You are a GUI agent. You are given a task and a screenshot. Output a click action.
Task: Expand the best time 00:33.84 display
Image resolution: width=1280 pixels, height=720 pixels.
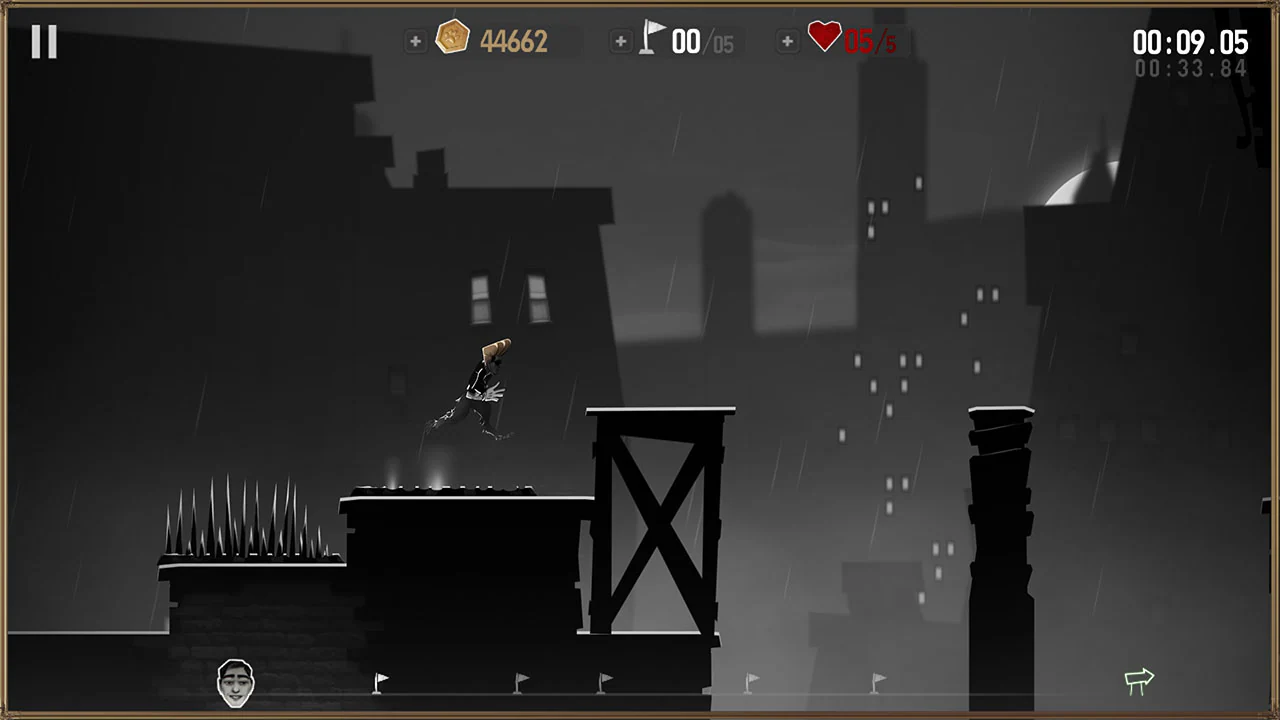(x=1190, y=68)
